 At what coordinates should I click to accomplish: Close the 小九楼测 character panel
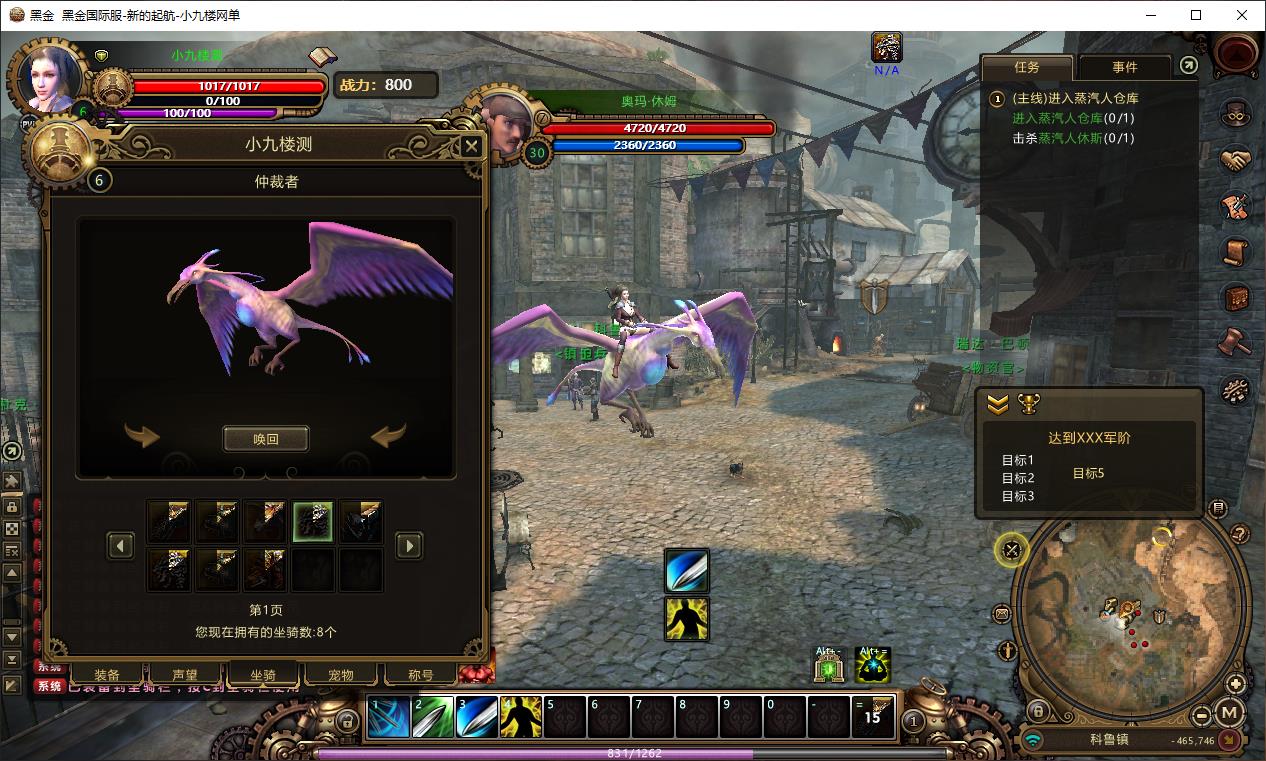pos(470,148)
